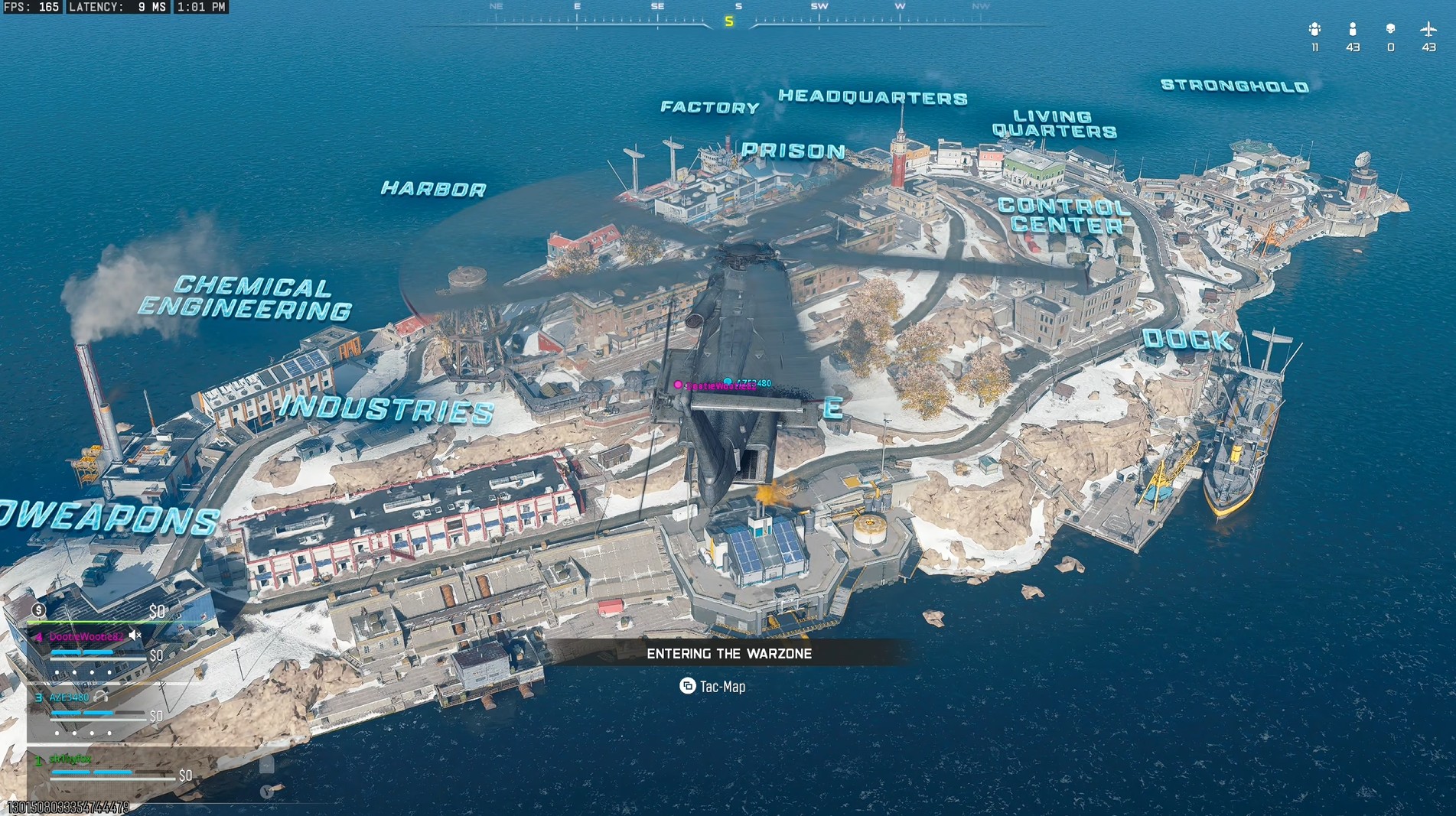Viewport: 1456px width, 816px height.
Task: Select sh1nyfox's name in the squad list
Action: tap(70, 759)
